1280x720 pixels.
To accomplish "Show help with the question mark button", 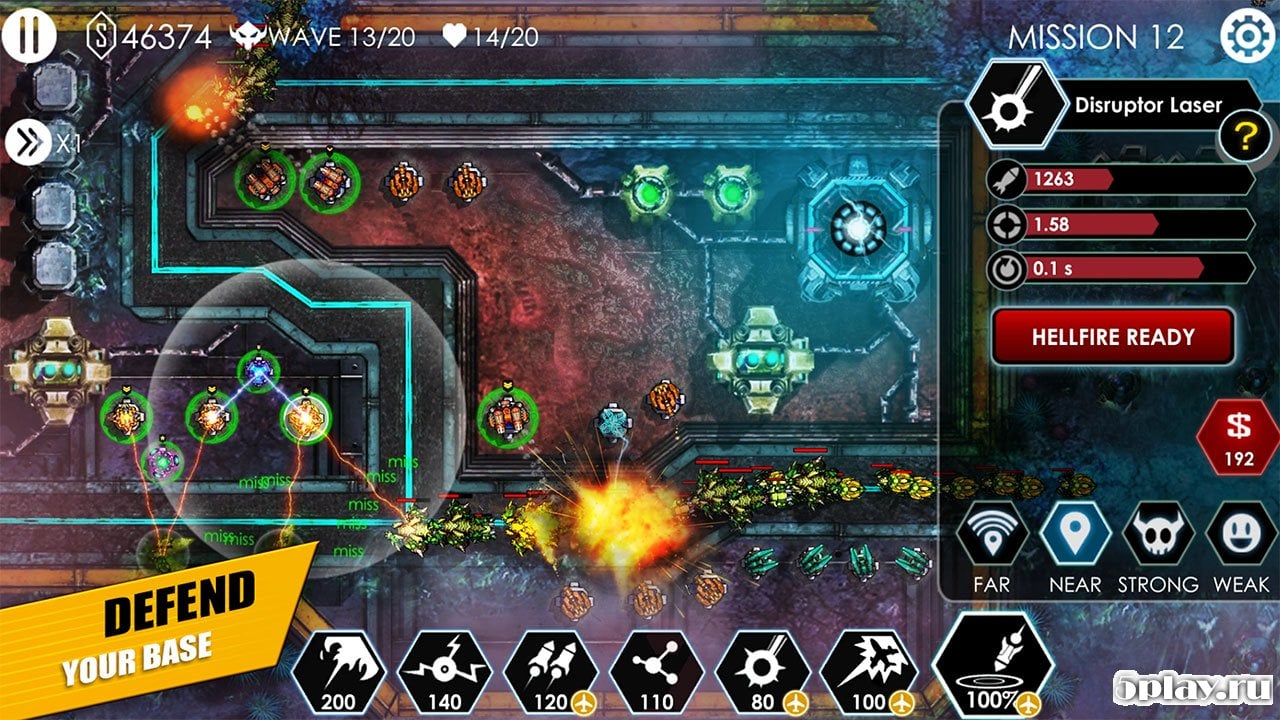I will click(1244, 137).
